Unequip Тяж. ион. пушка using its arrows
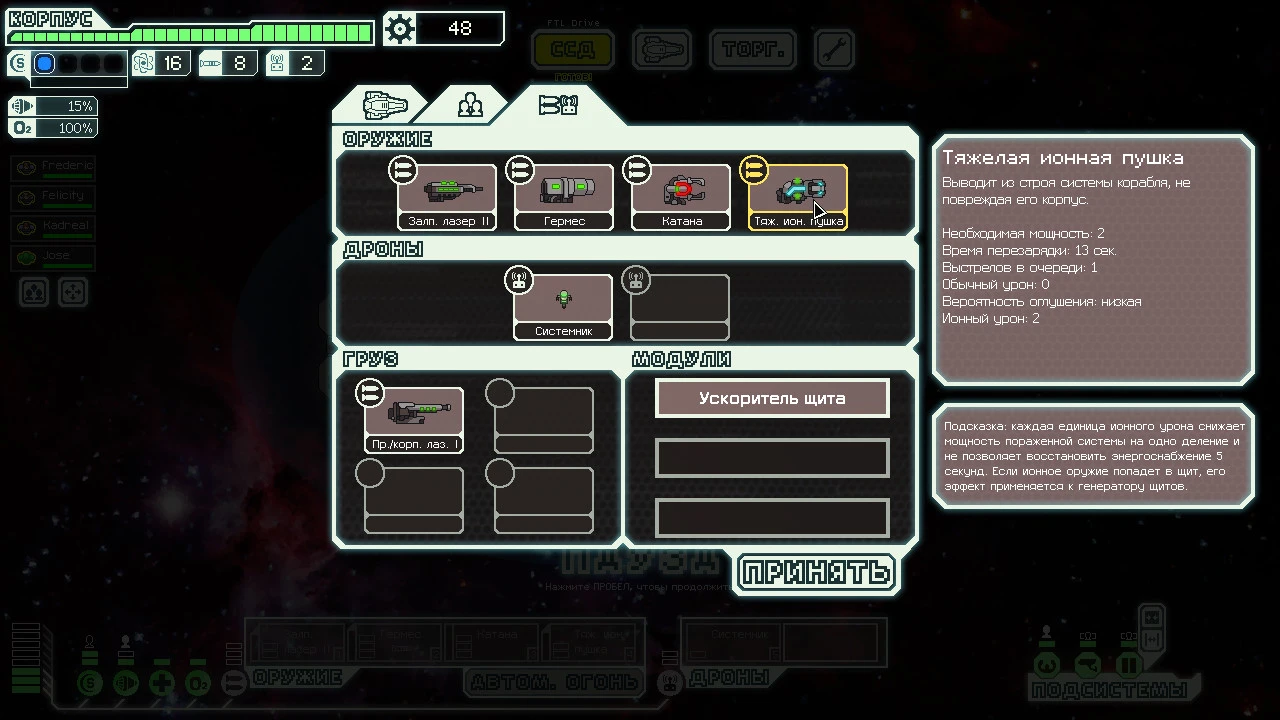1280x720 pixels. [x=753, y=170]
